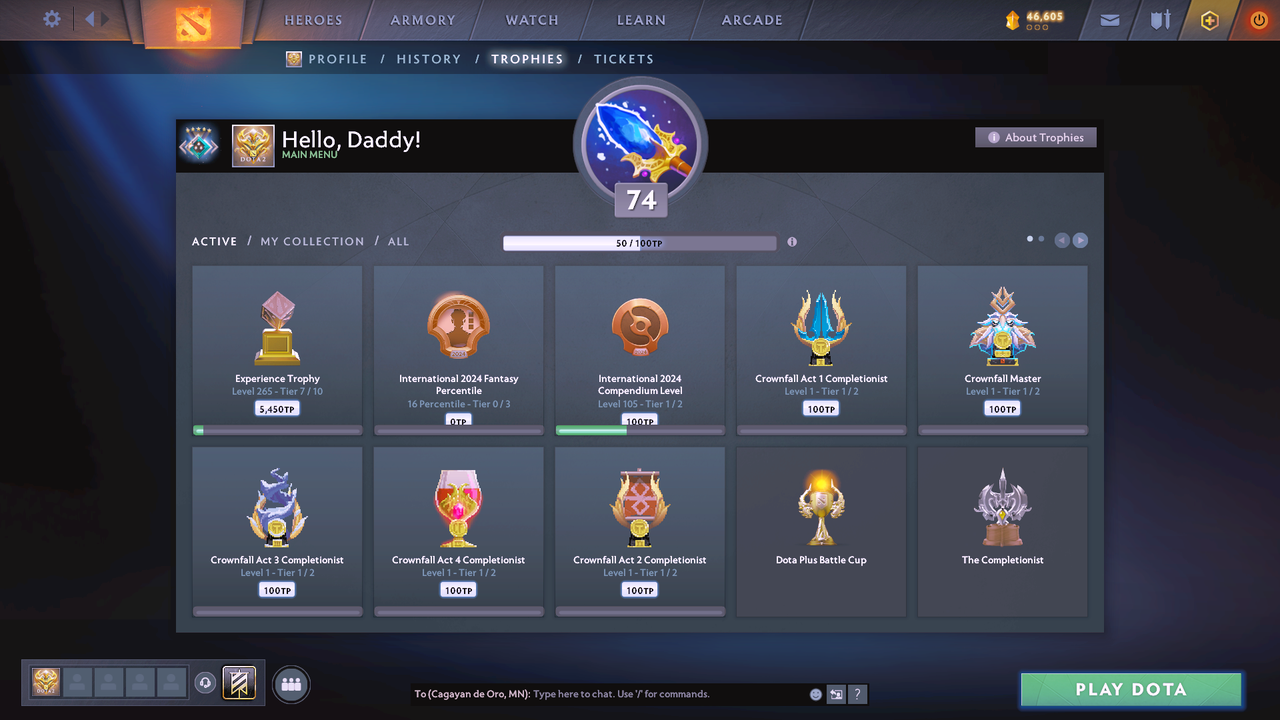Image resolution: width=1280 pixels, height=720 pixels.
Task: Click the orange power disconnect icon
Action: (1258, 19)
